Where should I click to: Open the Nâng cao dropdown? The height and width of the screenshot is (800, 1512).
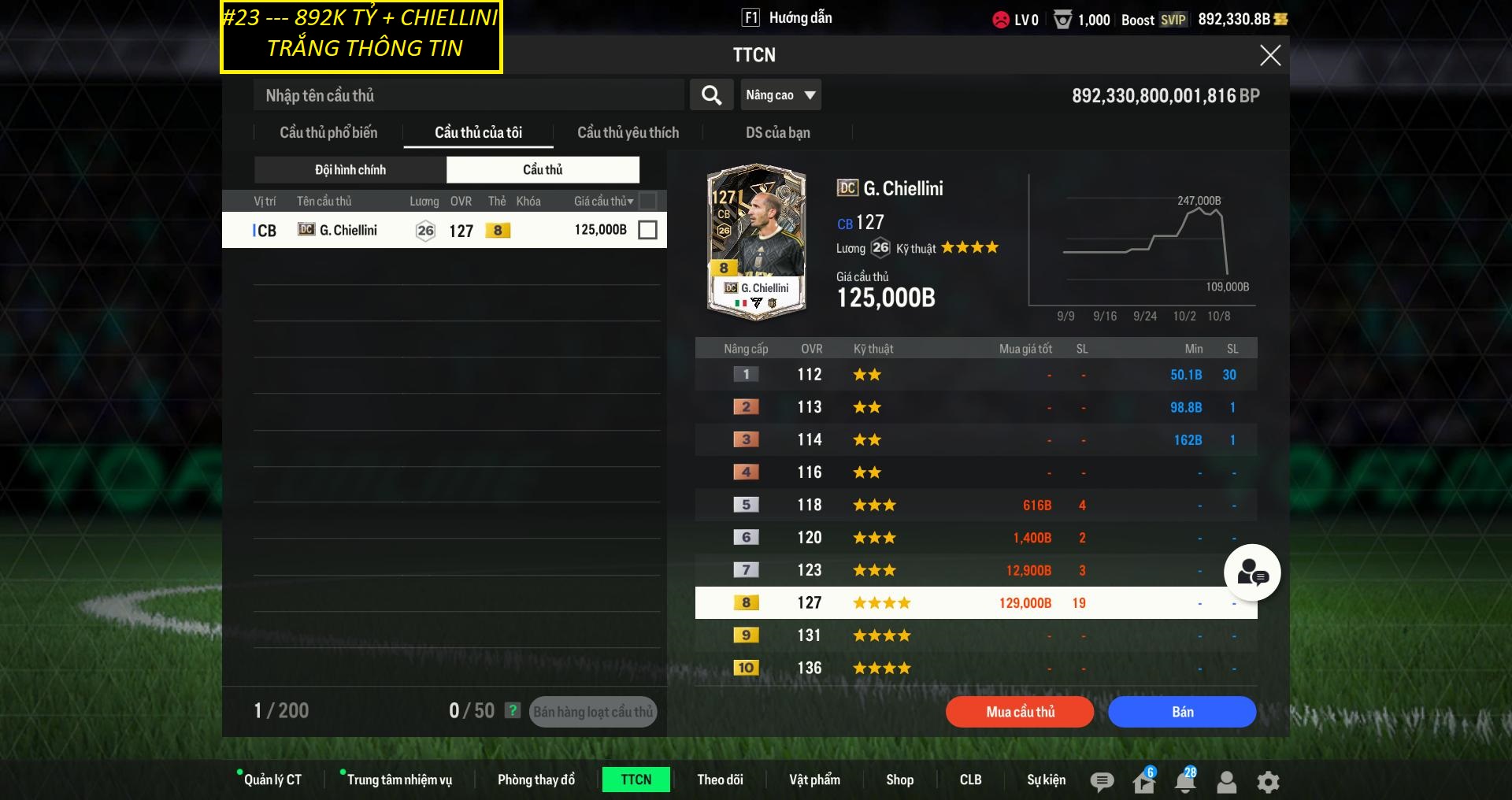(x=780, y=95)
